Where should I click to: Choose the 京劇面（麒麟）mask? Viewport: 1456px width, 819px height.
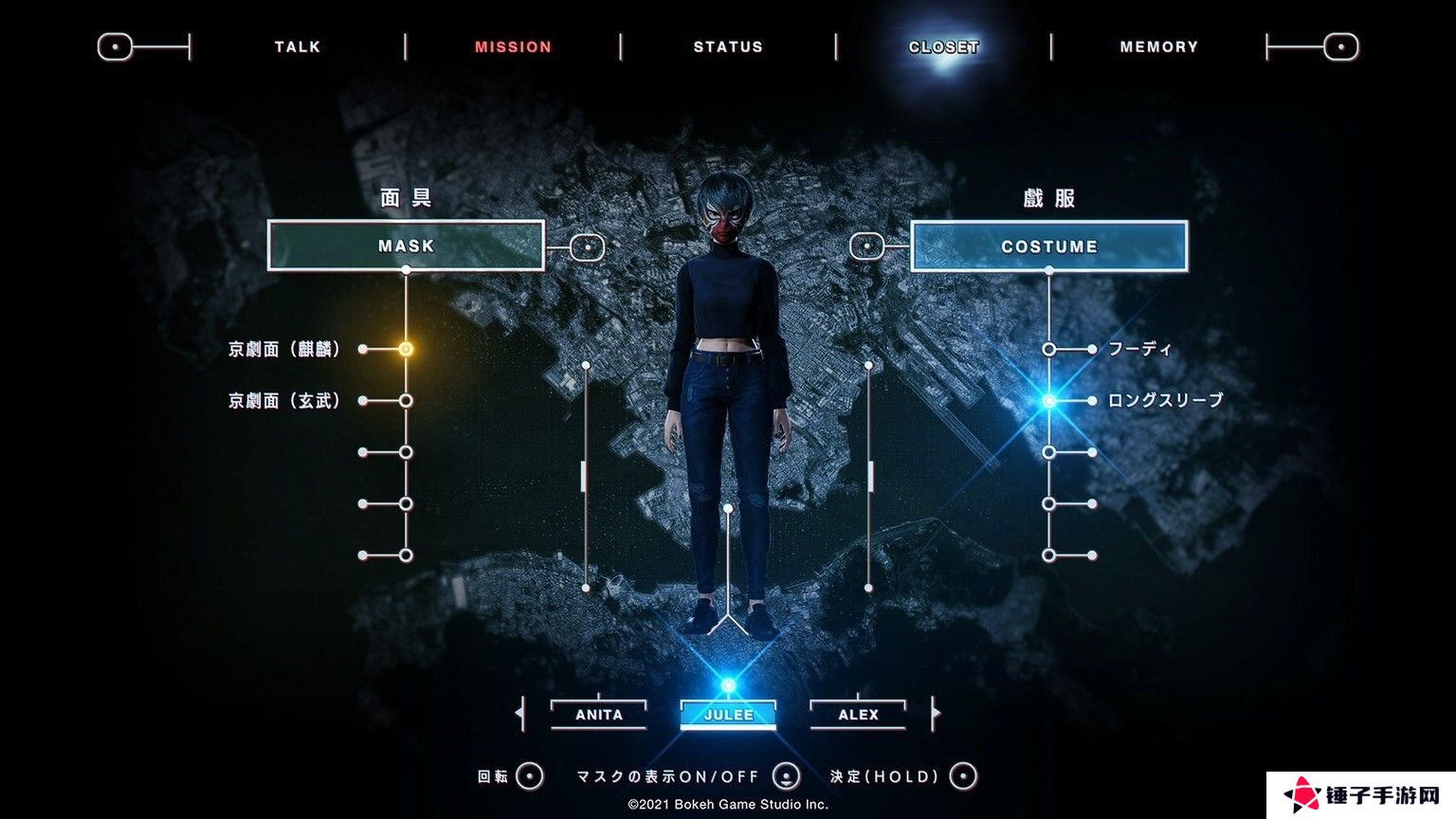point(284,349)
